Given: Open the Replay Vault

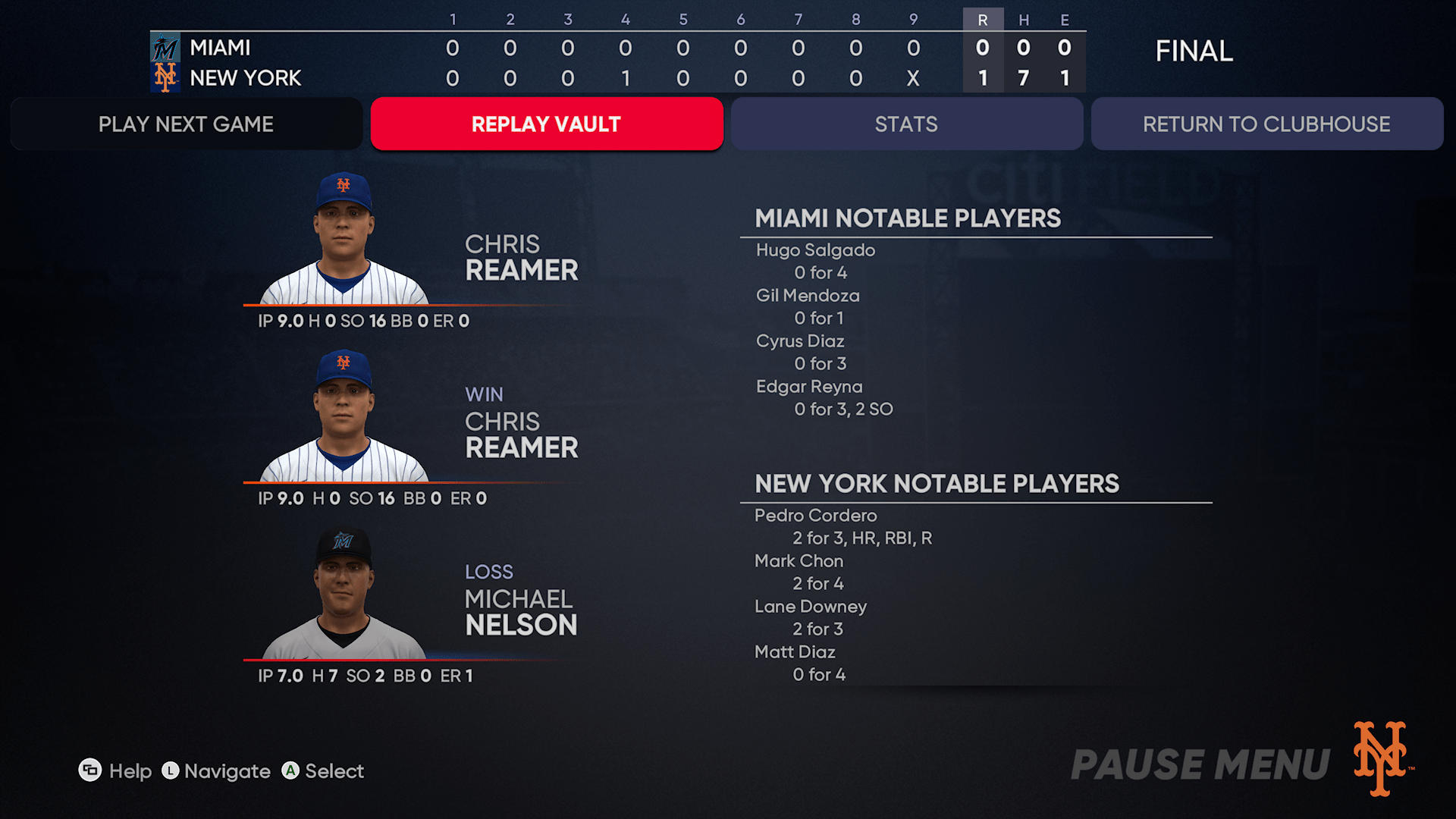Looking at the screenshot, I should click(x=546, y=124).
